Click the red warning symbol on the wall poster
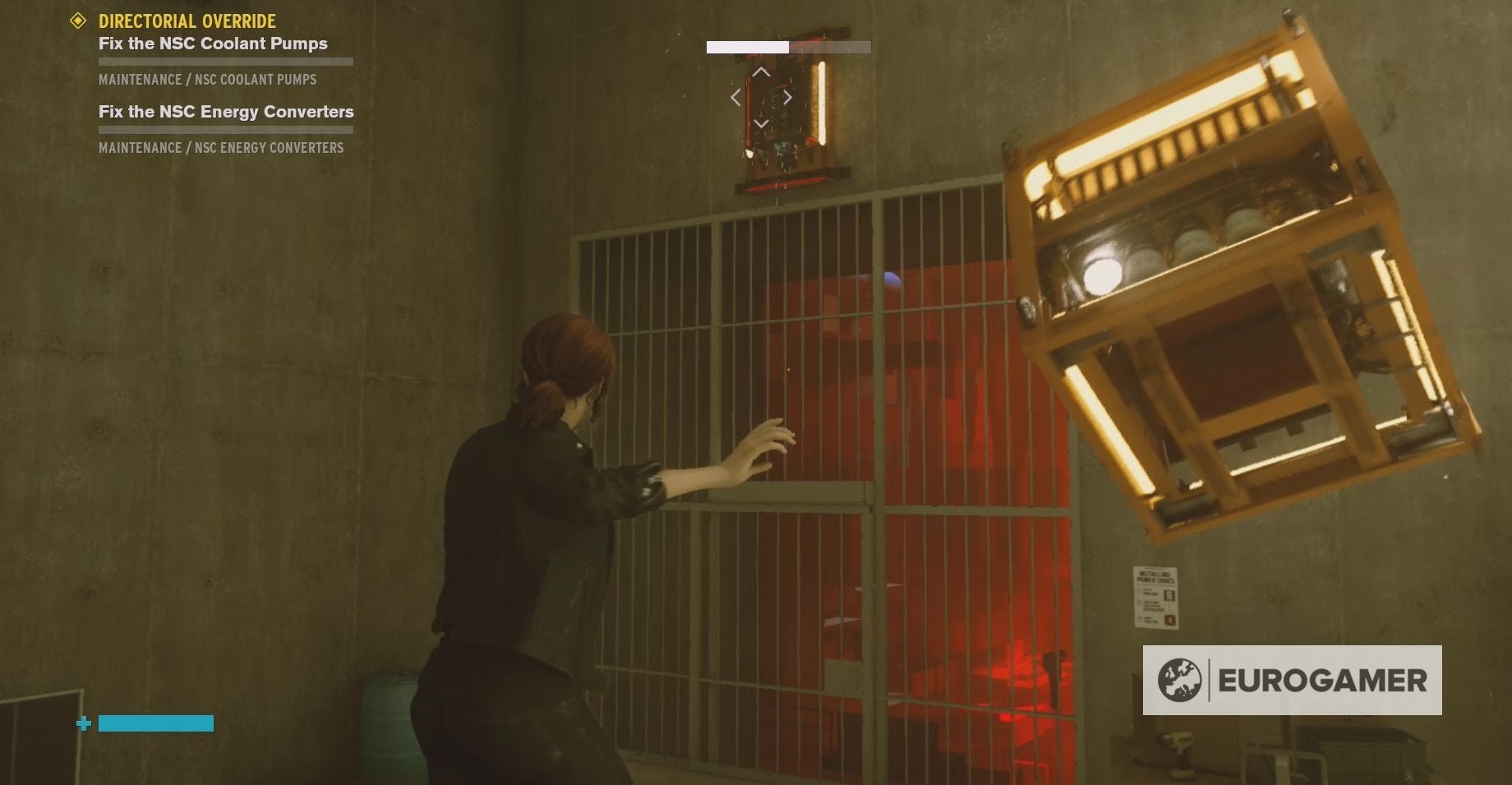Screen dimensions: 1512x785 click(x=1170, y=620)
